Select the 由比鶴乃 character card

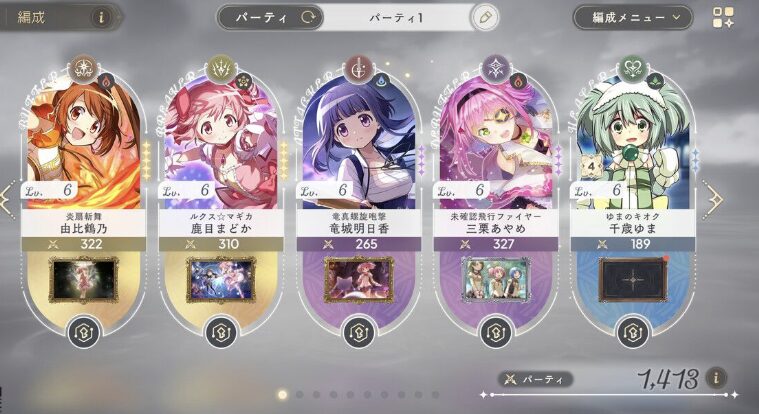pyautogui.click(x=84, y=140)
